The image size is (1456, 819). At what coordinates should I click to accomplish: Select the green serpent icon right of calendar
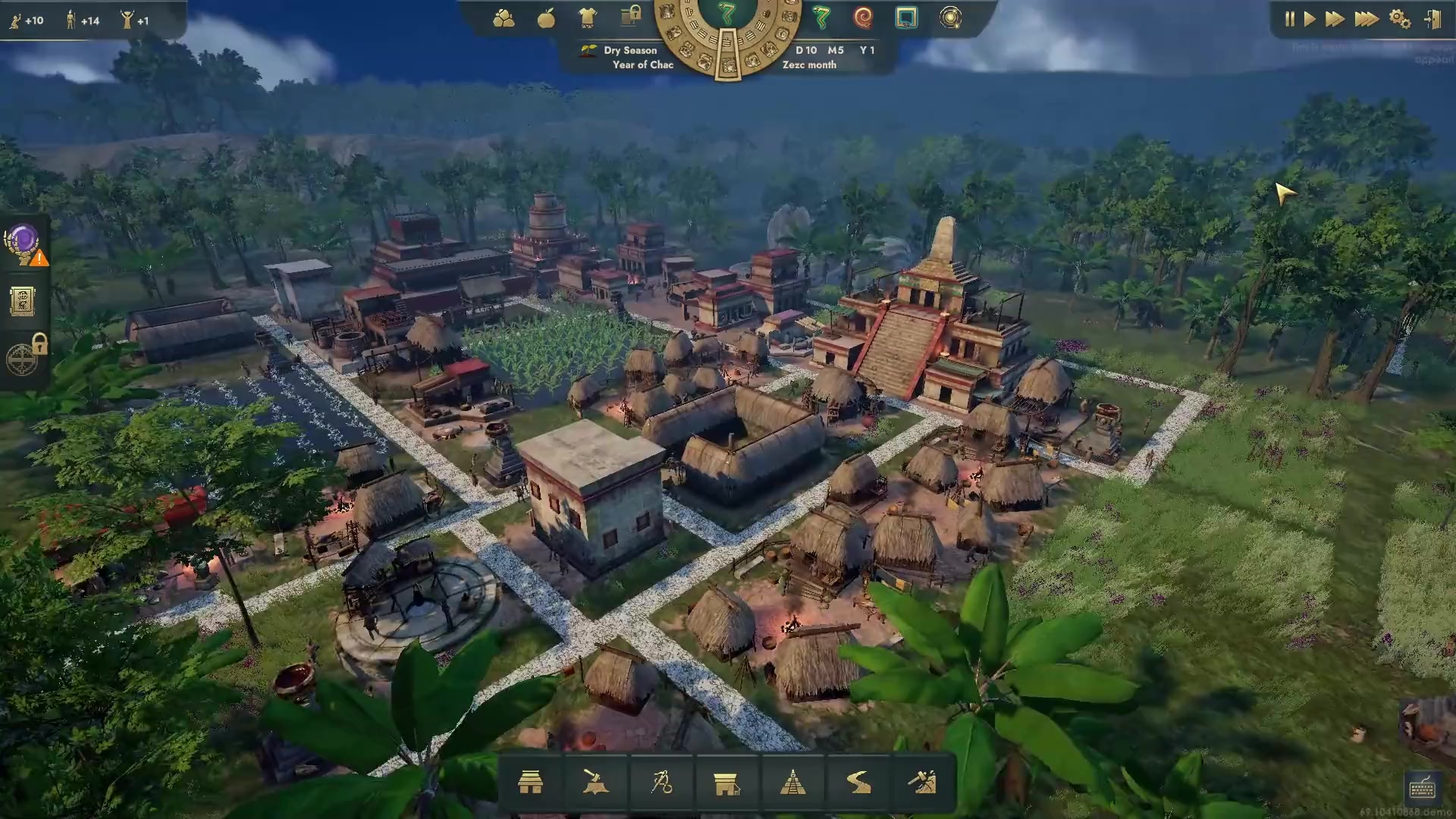coord(821,17)
